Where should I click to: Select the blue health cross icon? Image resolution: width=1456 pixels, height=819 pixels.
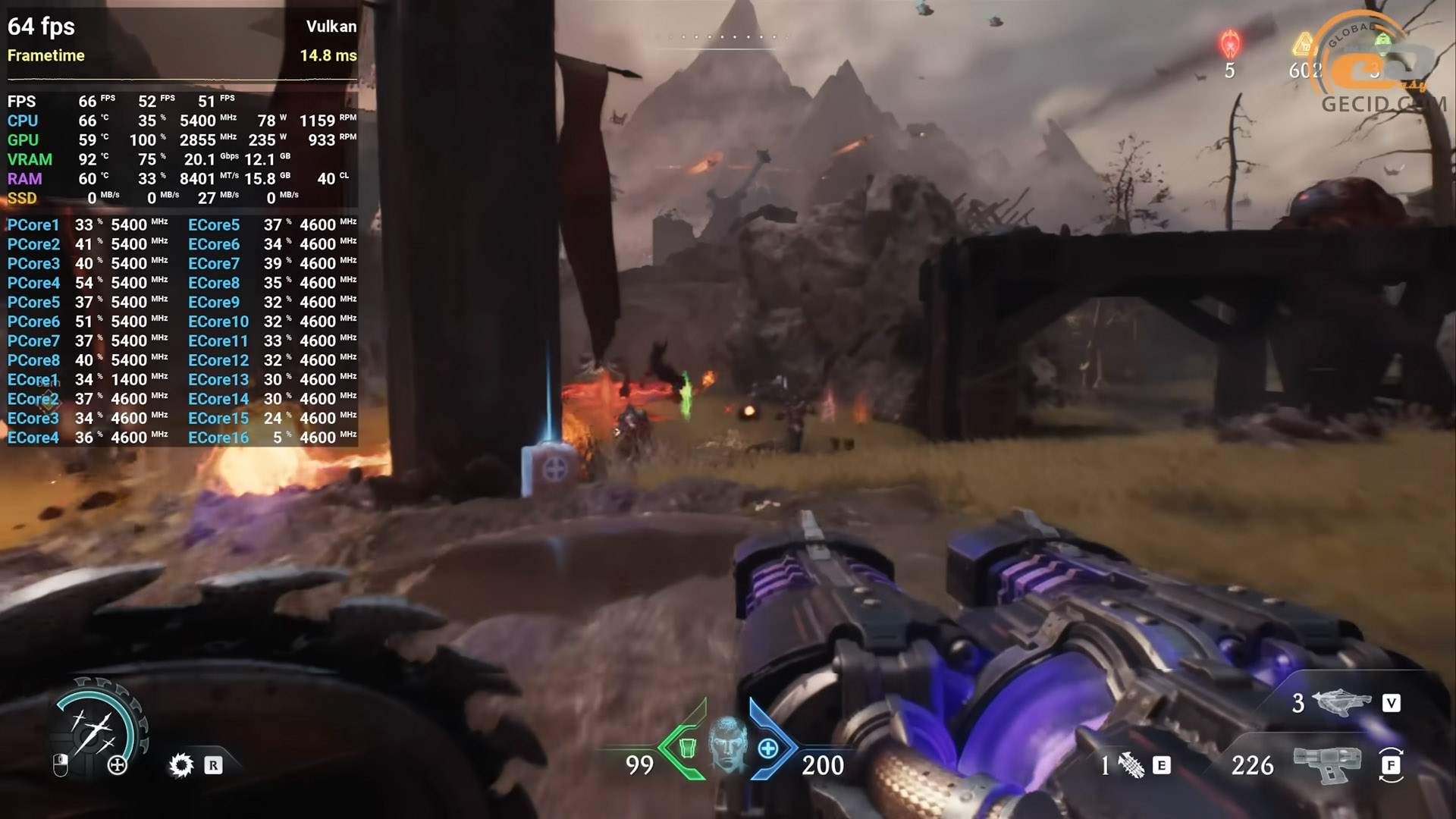click(x=768, y=748)
